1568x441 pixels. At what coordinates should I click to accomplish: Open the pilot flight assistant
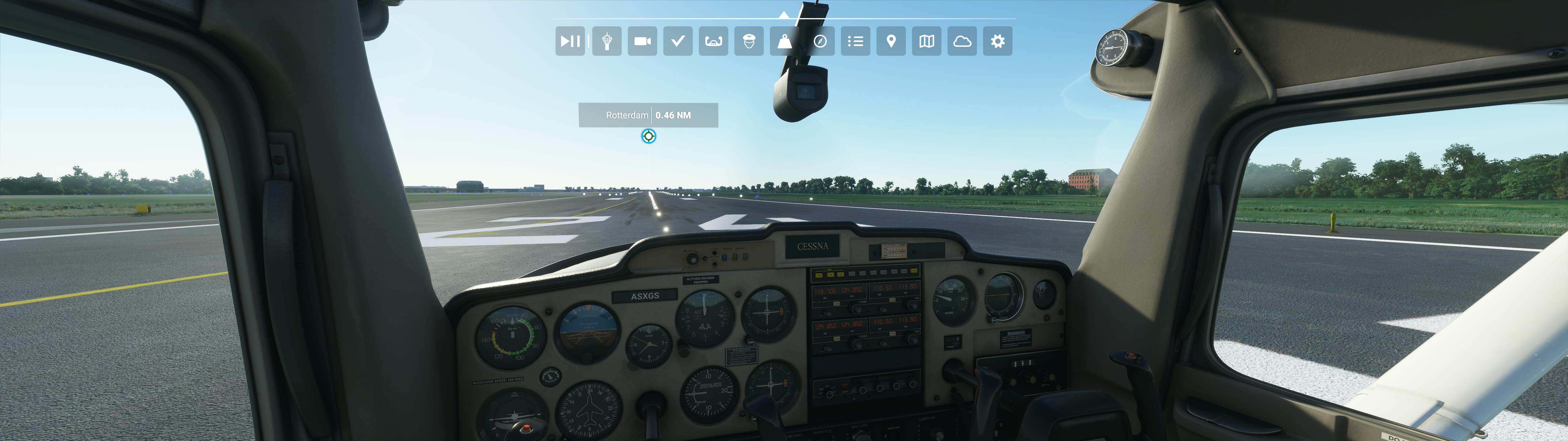point(749,41)
